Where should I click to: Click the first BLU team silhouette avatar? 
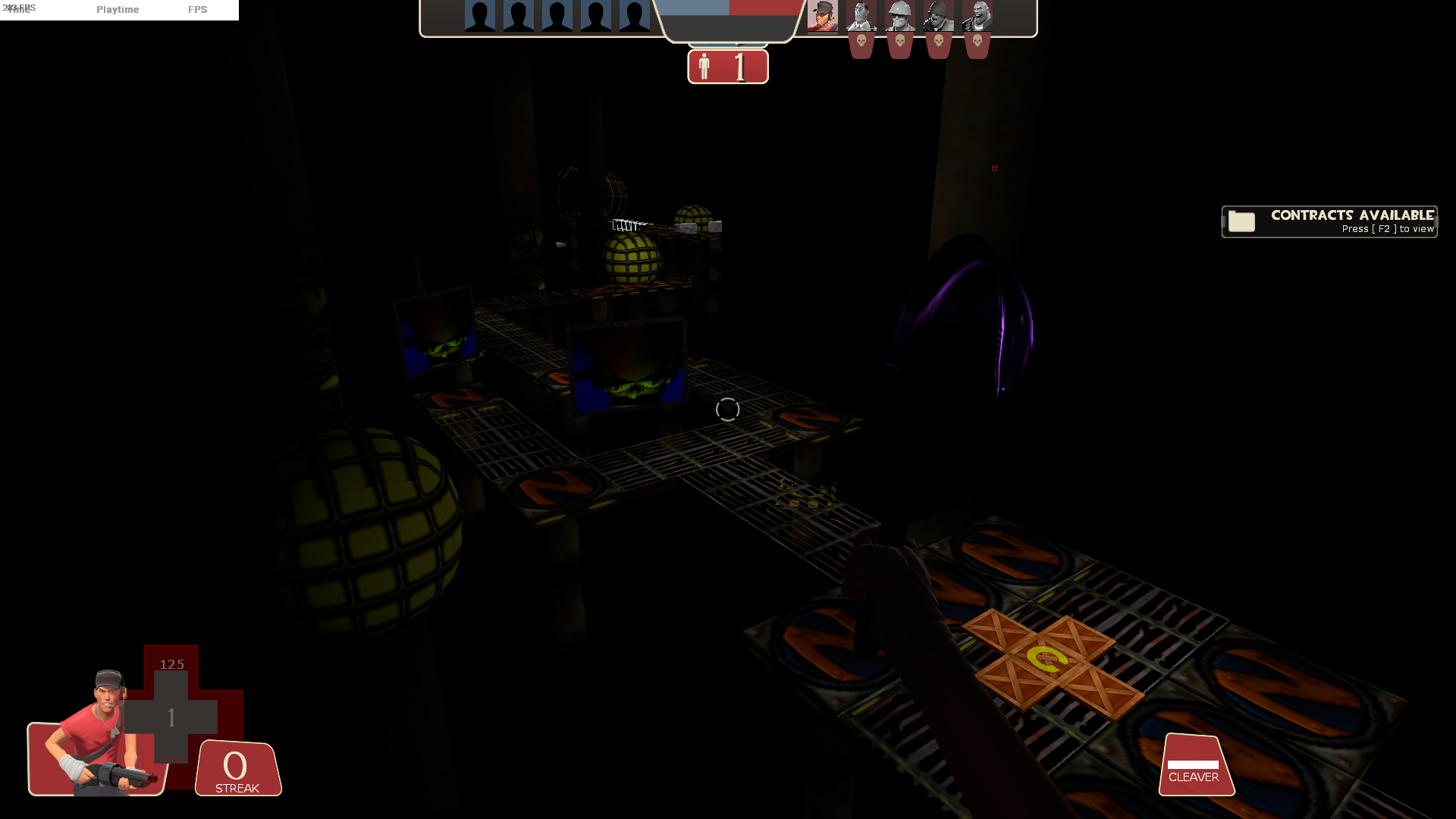(x=479, y=15)
